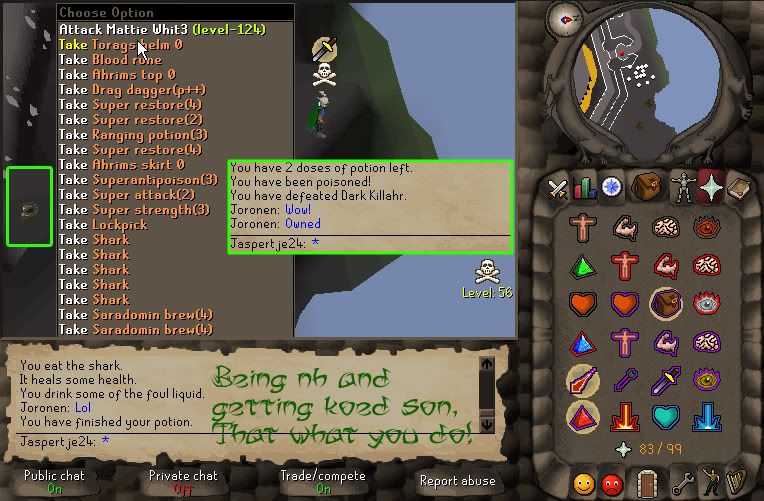
Task: Open the worn equipment tab
Action: [683, 187]
